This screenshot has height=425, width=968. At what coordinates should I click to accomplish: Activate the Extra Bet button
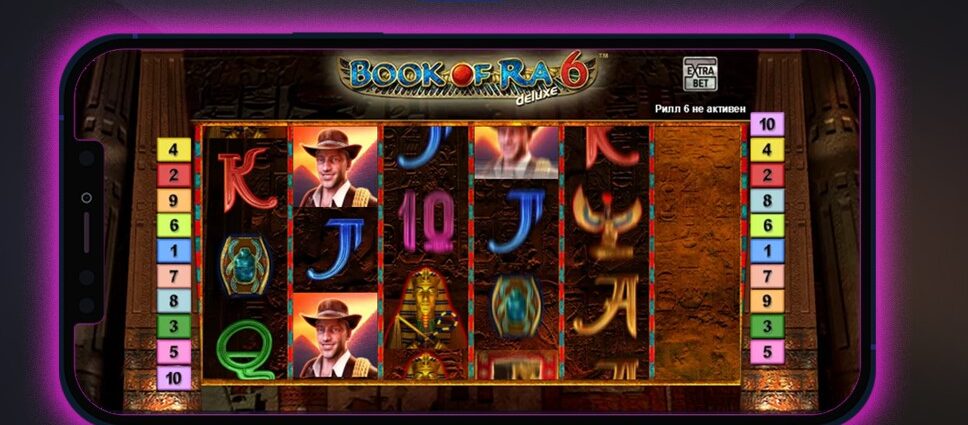[x=699, y=75]
